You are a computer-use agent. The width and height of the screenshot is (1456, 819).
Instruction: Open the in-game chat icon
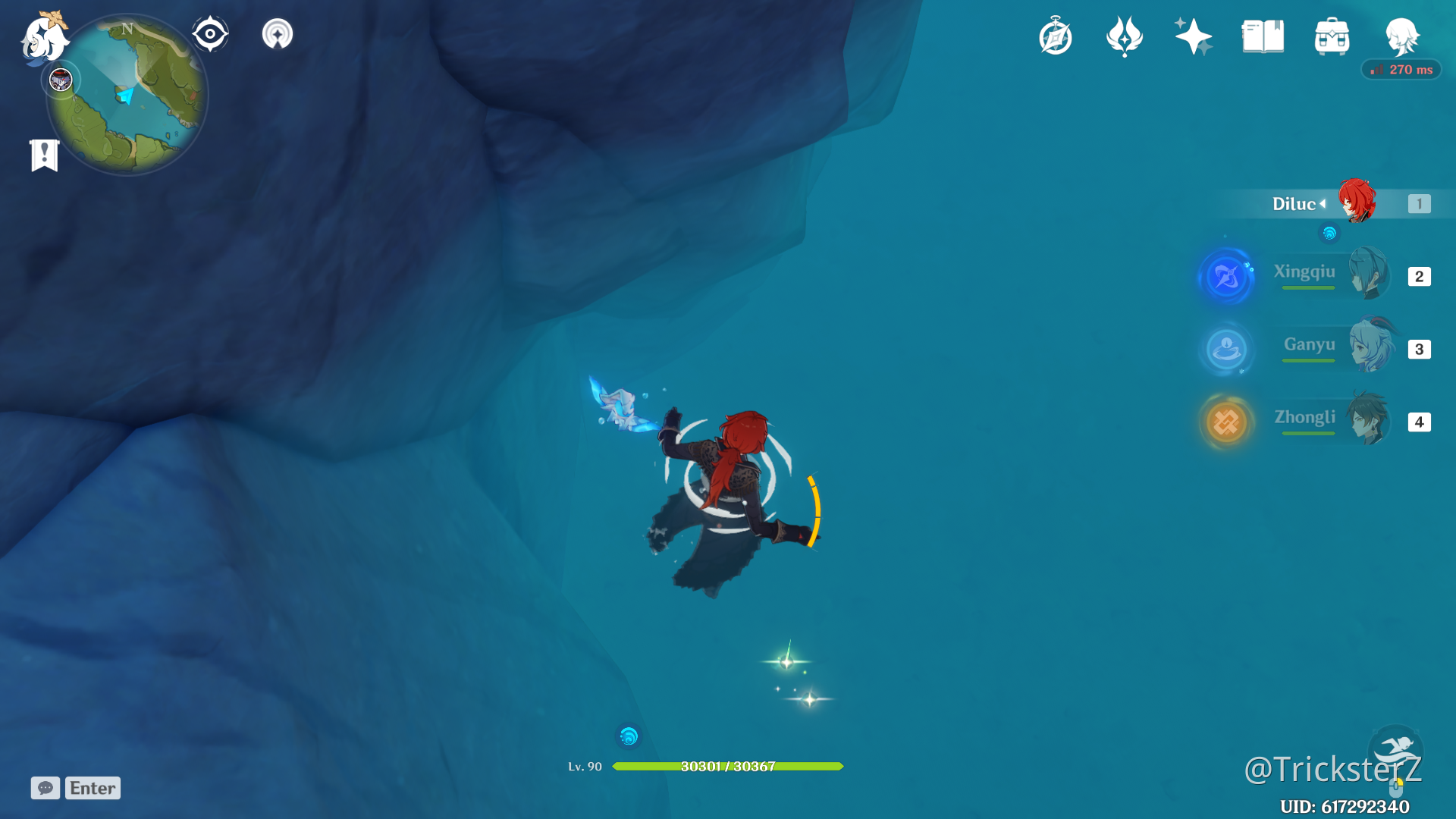coord(45,788)
